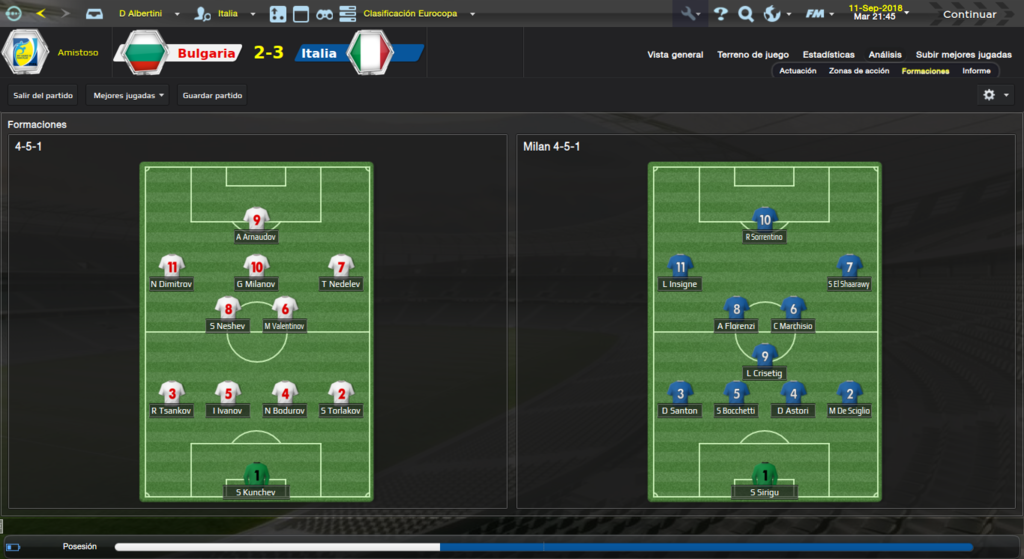Switch to the Vista general tab
This screenshot has width=1024, height=559.
pos(675,55)
